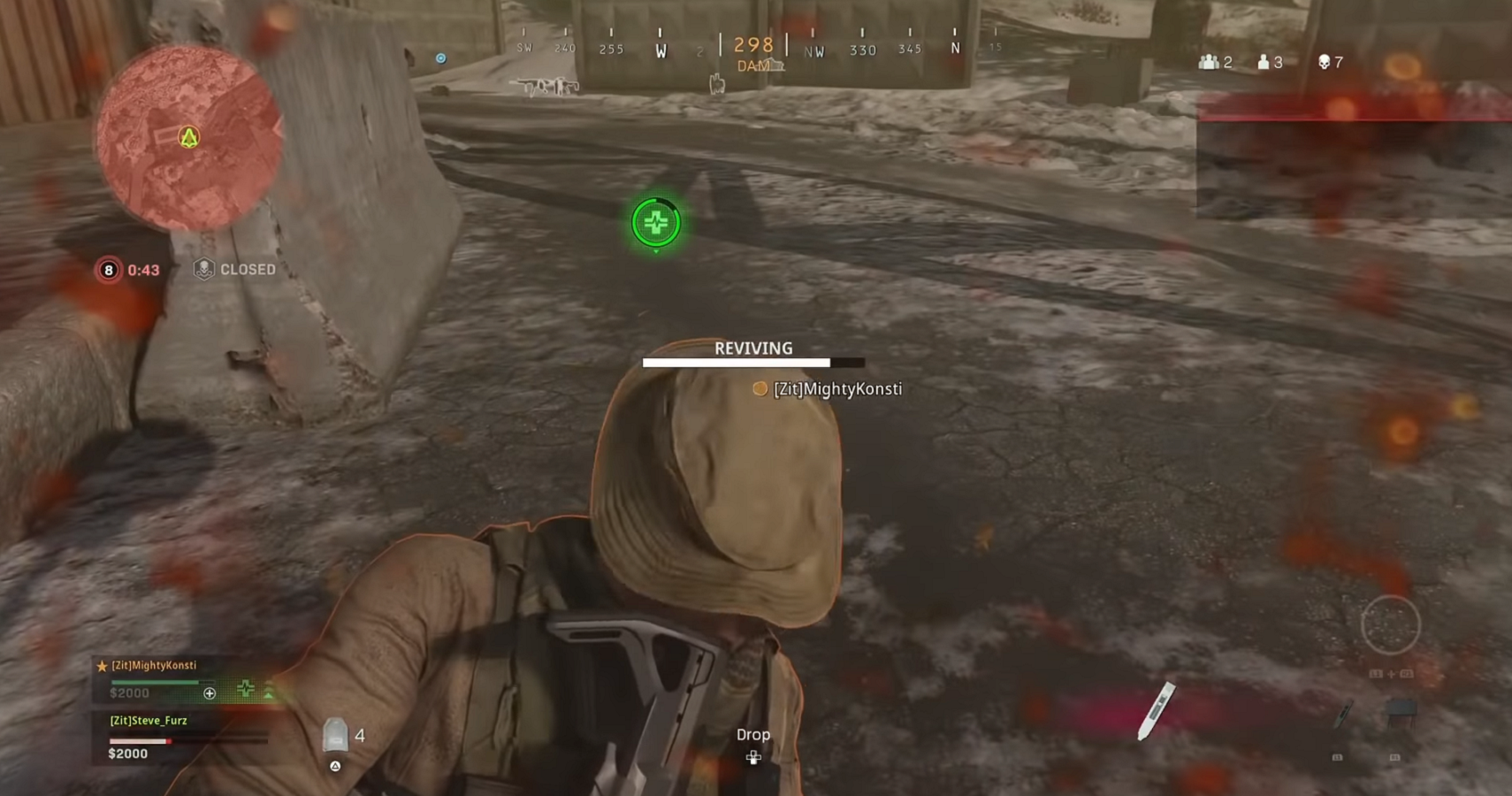Select Steve_Furz's player nameplate
1512x796 pixels.
(x=148, y=721)
